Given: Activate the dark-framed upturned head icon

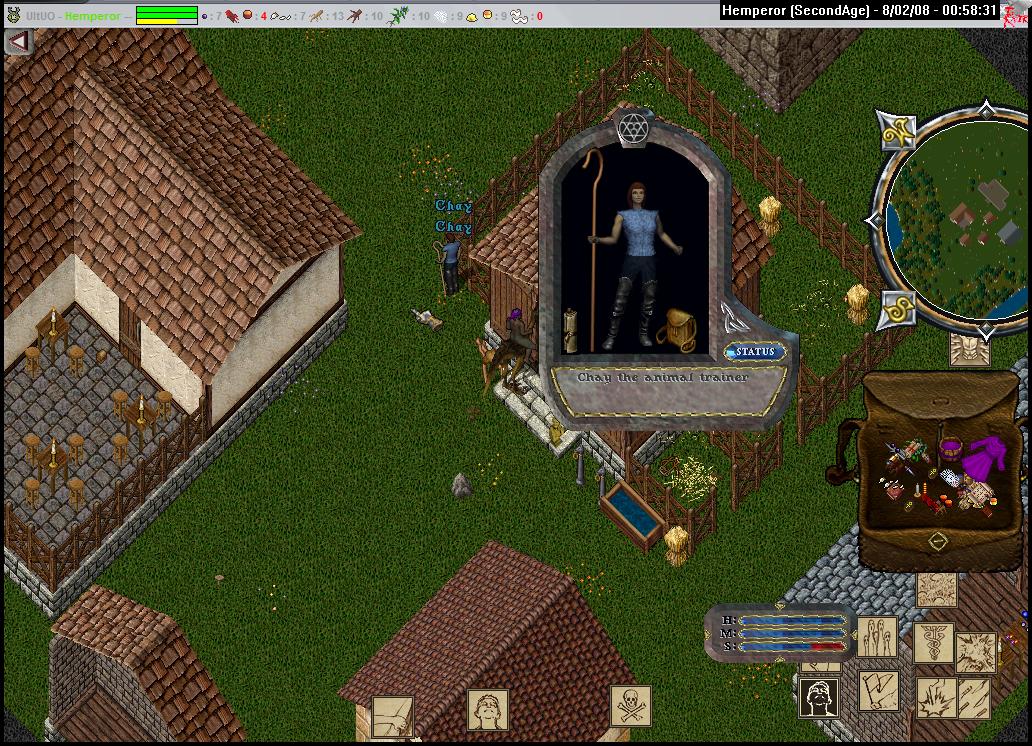Looking at the screenshot, I should (819, 697).
